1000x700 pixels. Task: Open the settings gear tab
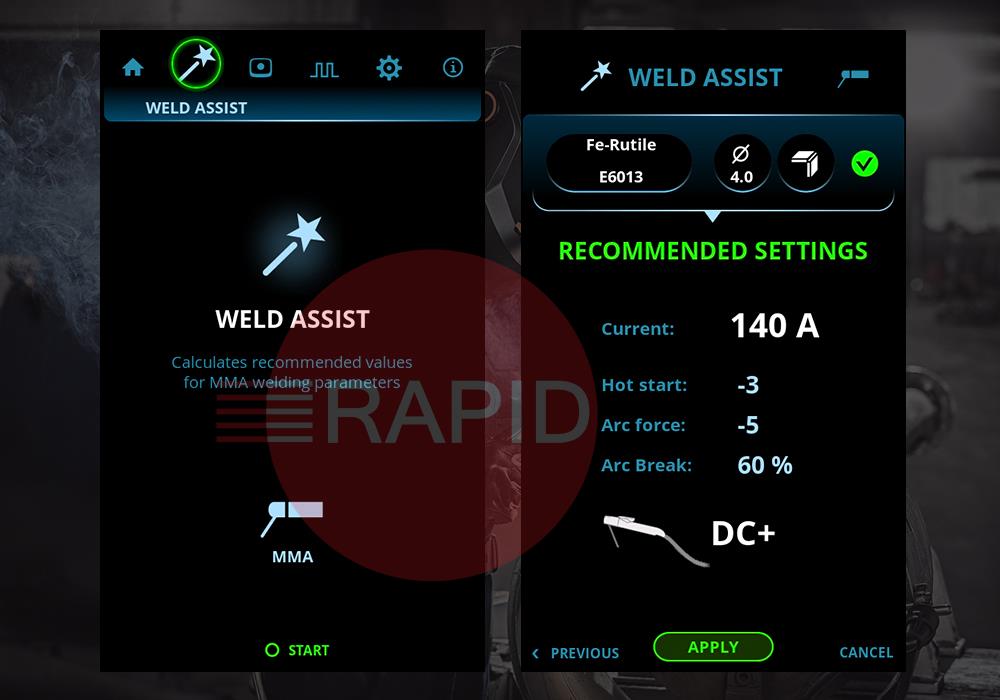(388, 68)
